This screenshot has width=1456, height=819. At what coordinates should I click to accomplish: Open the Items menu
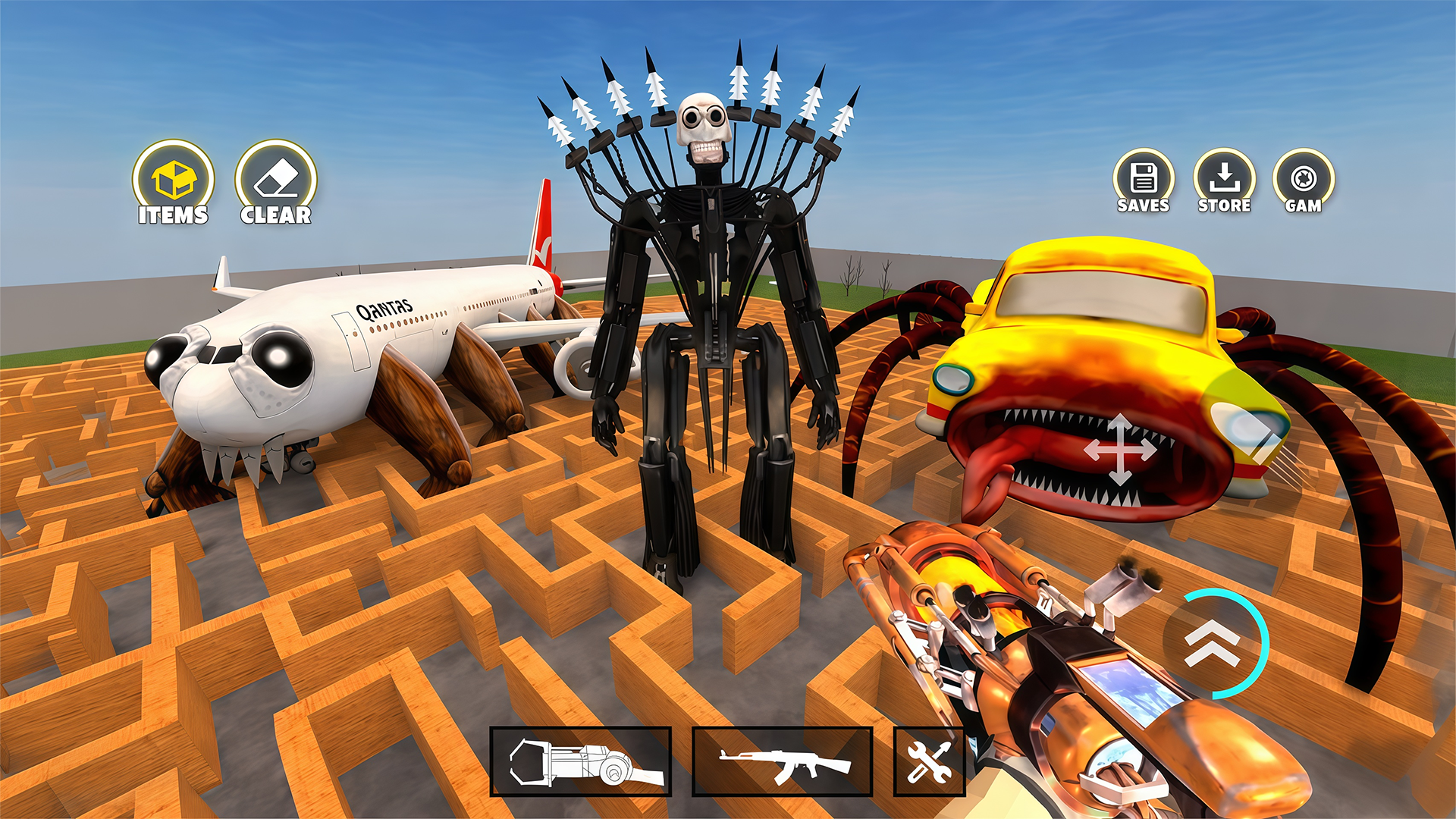[x=173, y=182]
